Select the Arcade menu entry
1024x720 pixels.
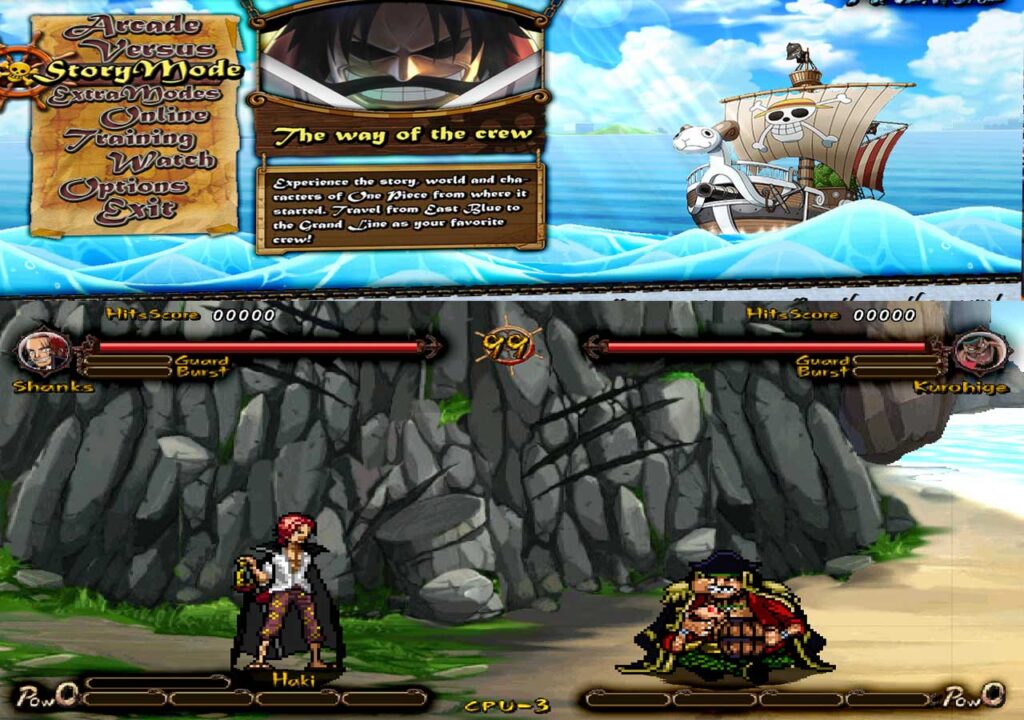point(132,26)
